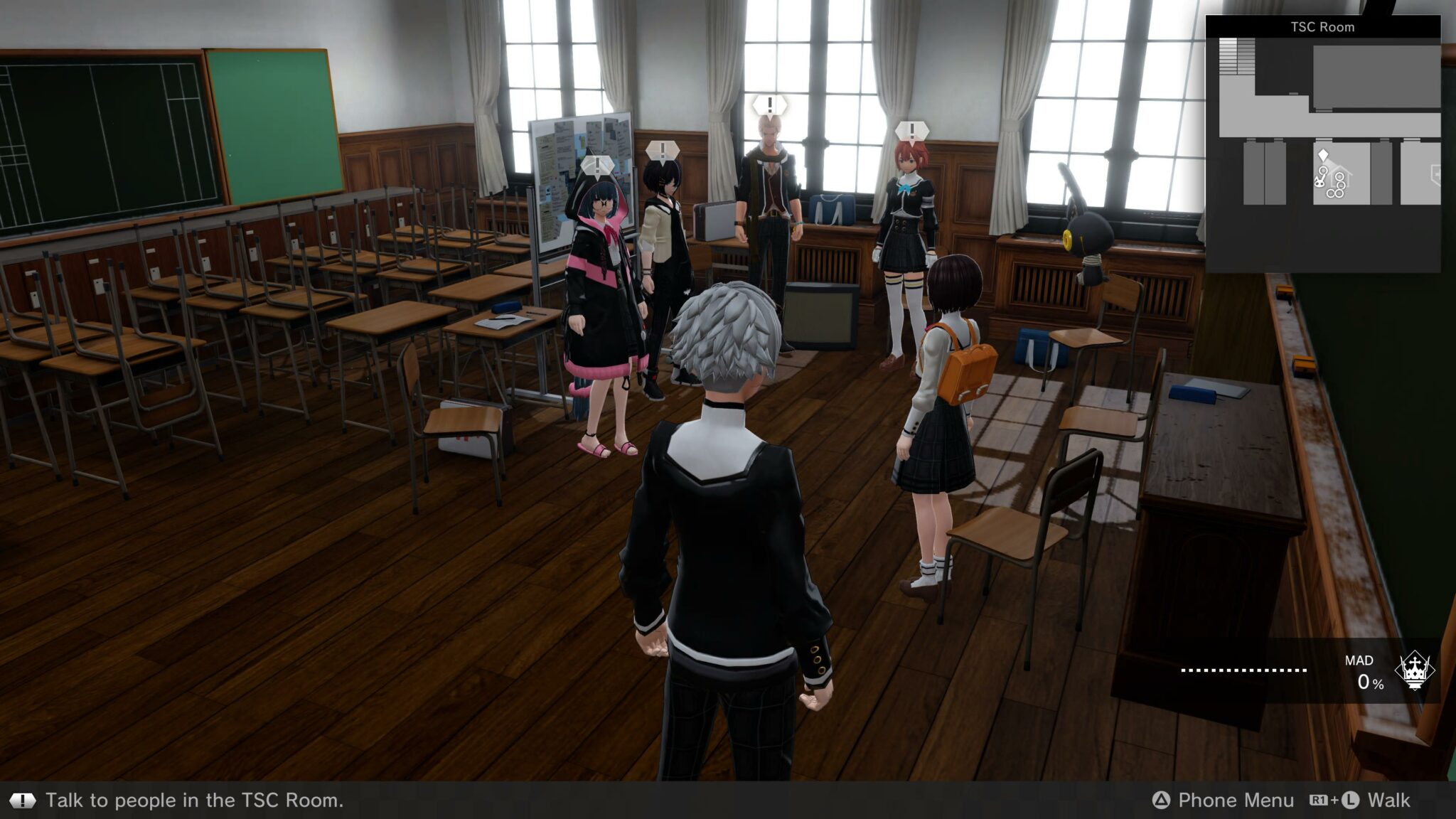Click the exclamation bubble over the black-haired boy

663,151
